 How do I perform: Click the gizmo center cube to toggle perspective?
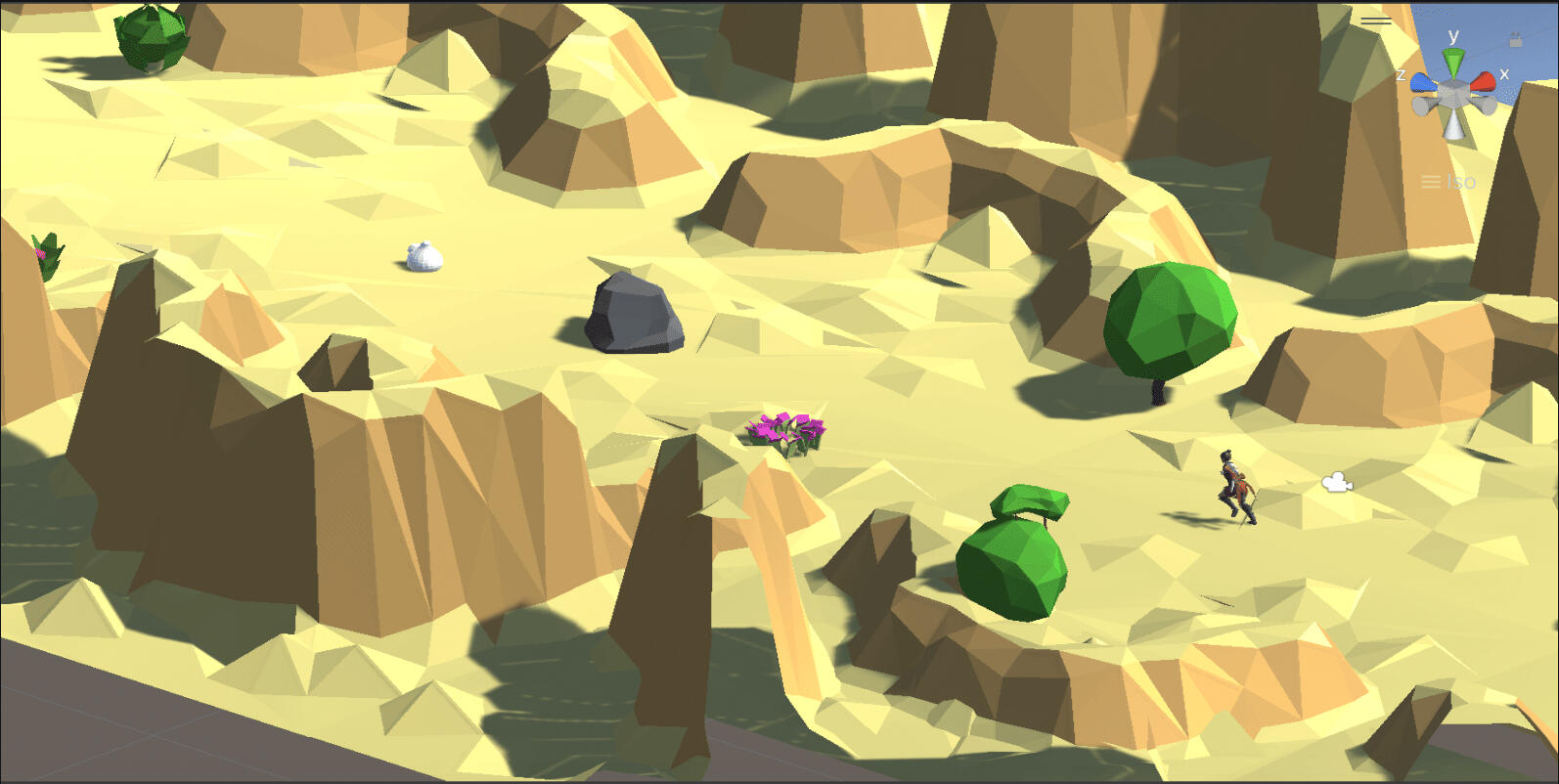pyautogui.click(x=1451, y=93)
